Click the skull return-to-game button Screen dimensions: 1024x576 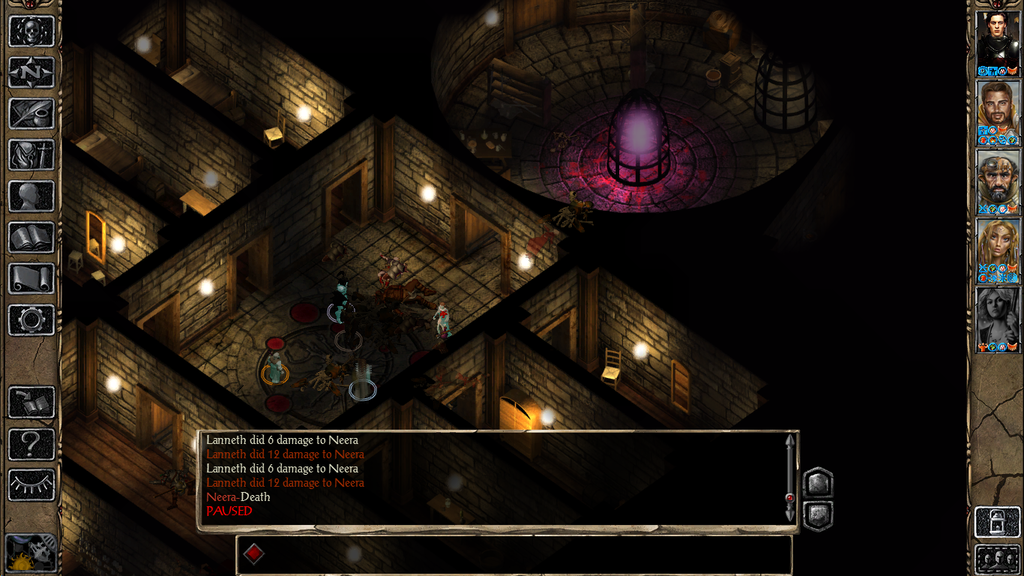tap(31, 30)
